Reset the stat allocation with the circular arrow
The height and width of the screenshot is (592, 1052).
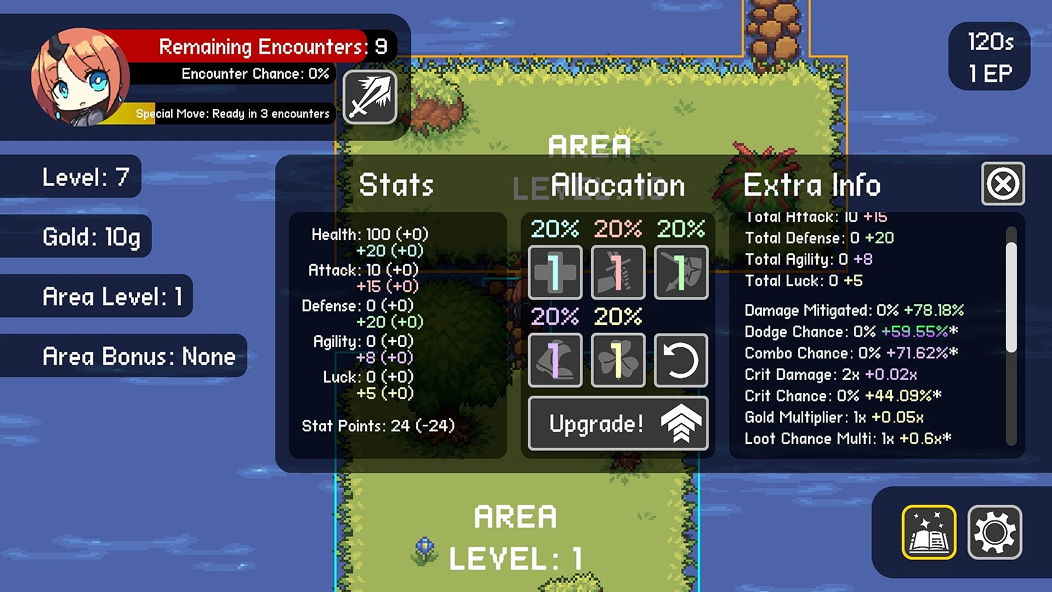point(681,360)
